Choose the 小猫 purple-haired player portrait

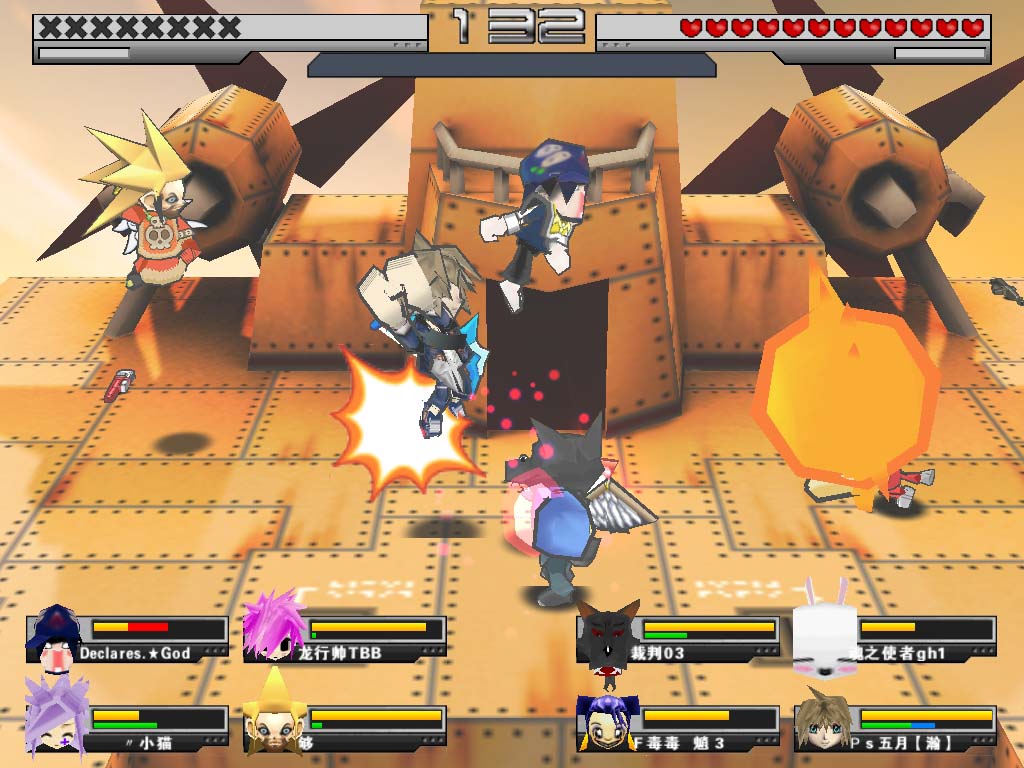tap(55, 715)
